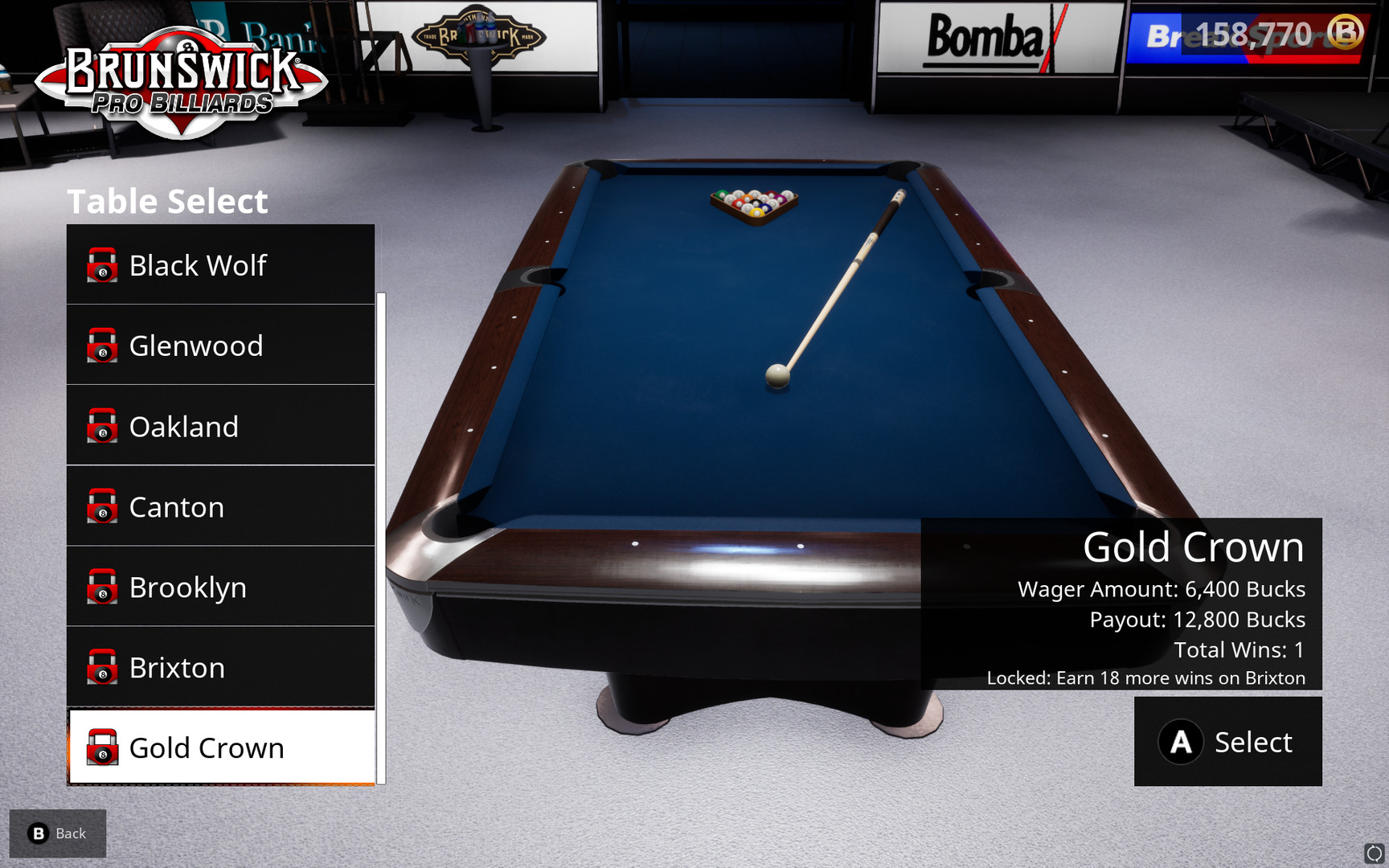Click the Oakland table icon
This screenshot has height=868, width=1389.
coord(102,427)
